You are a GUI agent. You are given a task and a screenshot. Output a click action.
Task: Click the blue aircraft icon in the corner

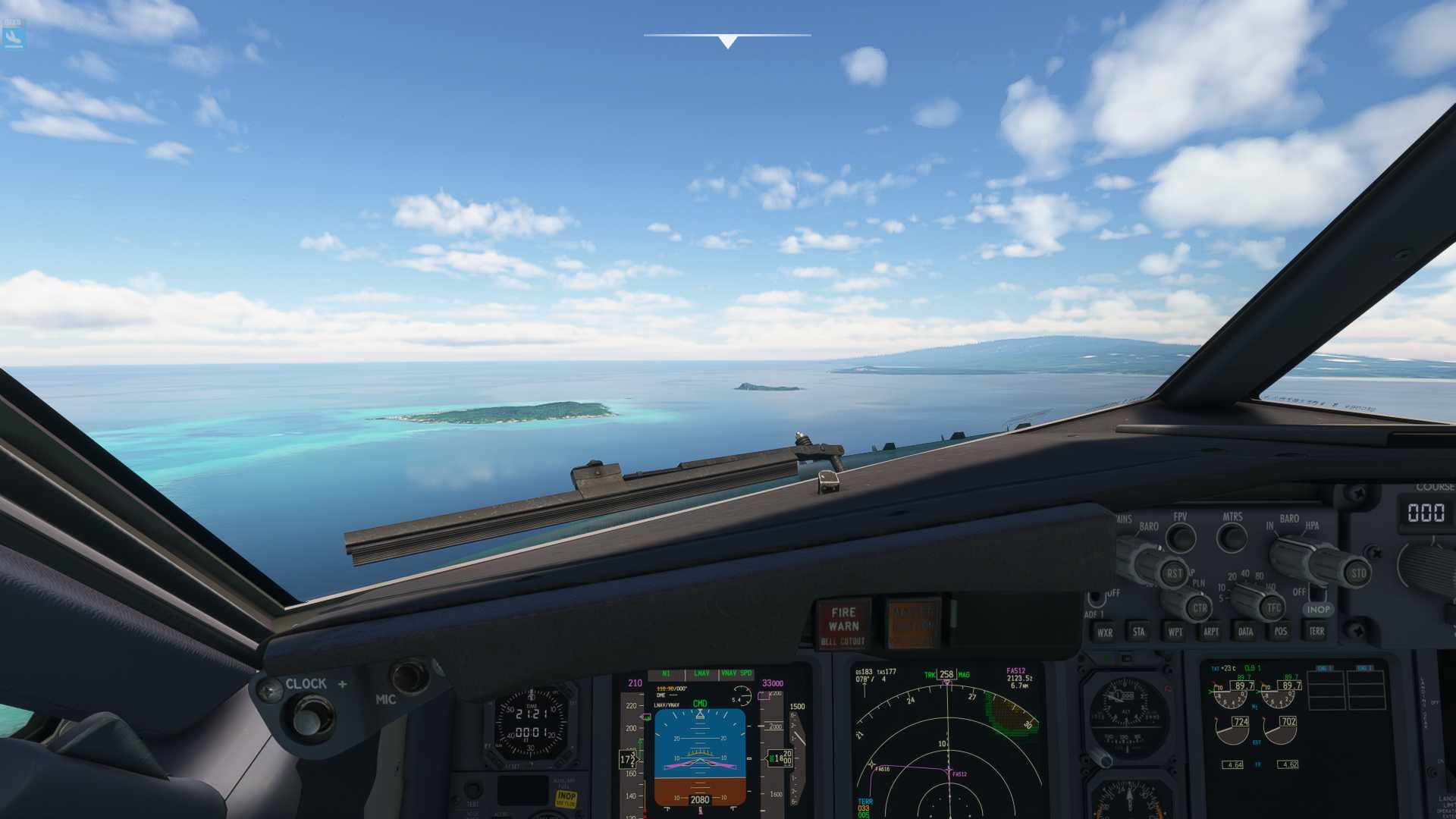pyautogui.click(x=13, y=35)
